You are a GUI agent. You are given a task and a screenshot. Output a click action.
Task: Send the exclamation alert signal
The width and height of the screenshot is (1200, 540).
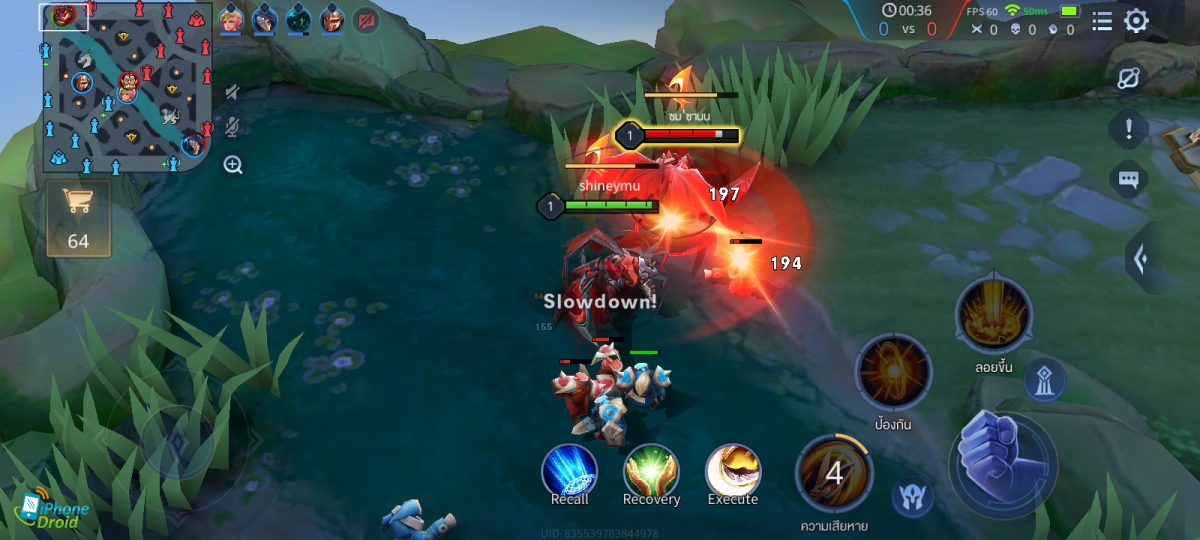pyautogui.click(x=1129, y=129)
